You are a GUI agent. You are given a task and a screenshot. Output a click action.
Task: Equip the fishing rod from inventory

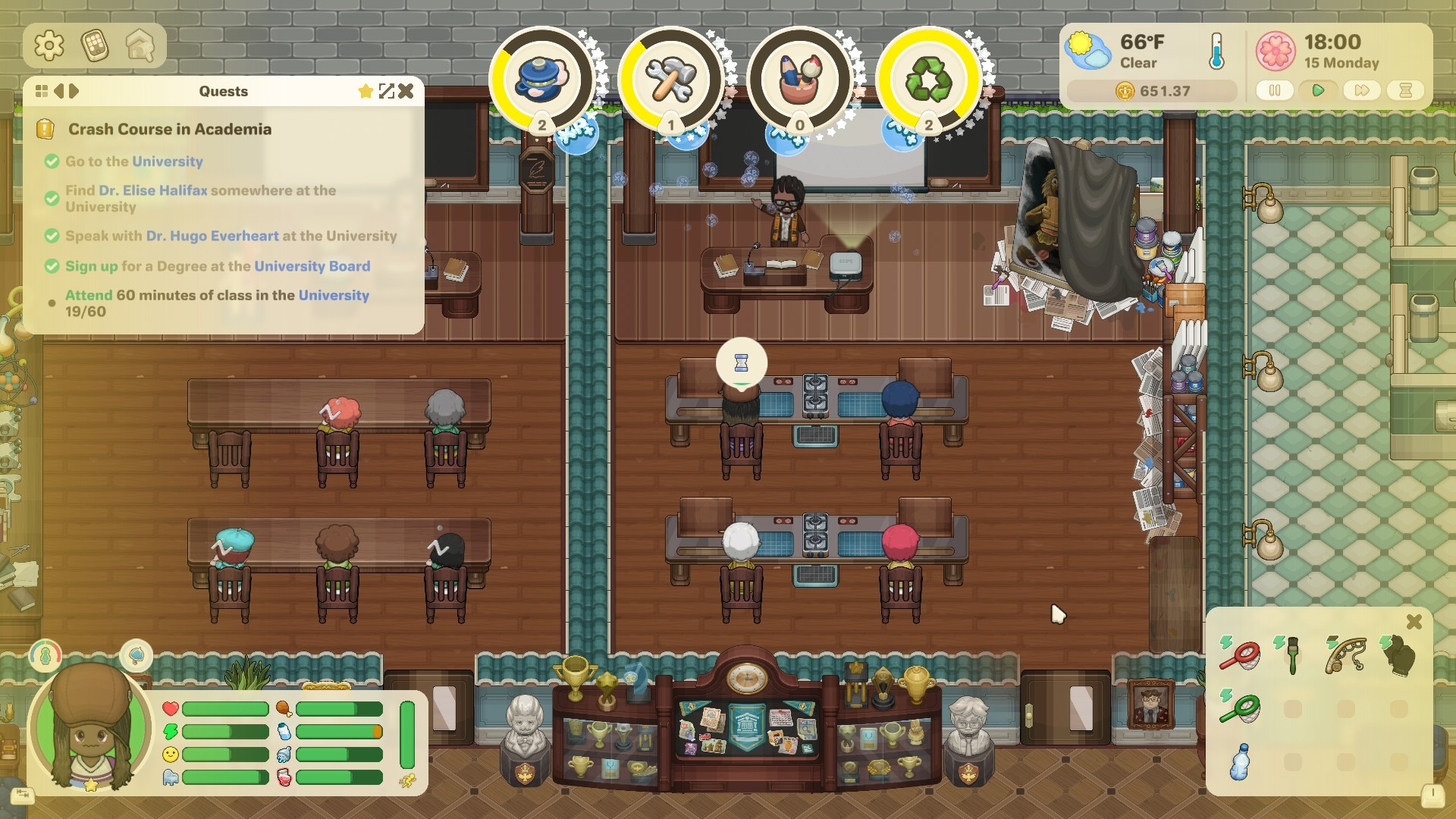1345,654
